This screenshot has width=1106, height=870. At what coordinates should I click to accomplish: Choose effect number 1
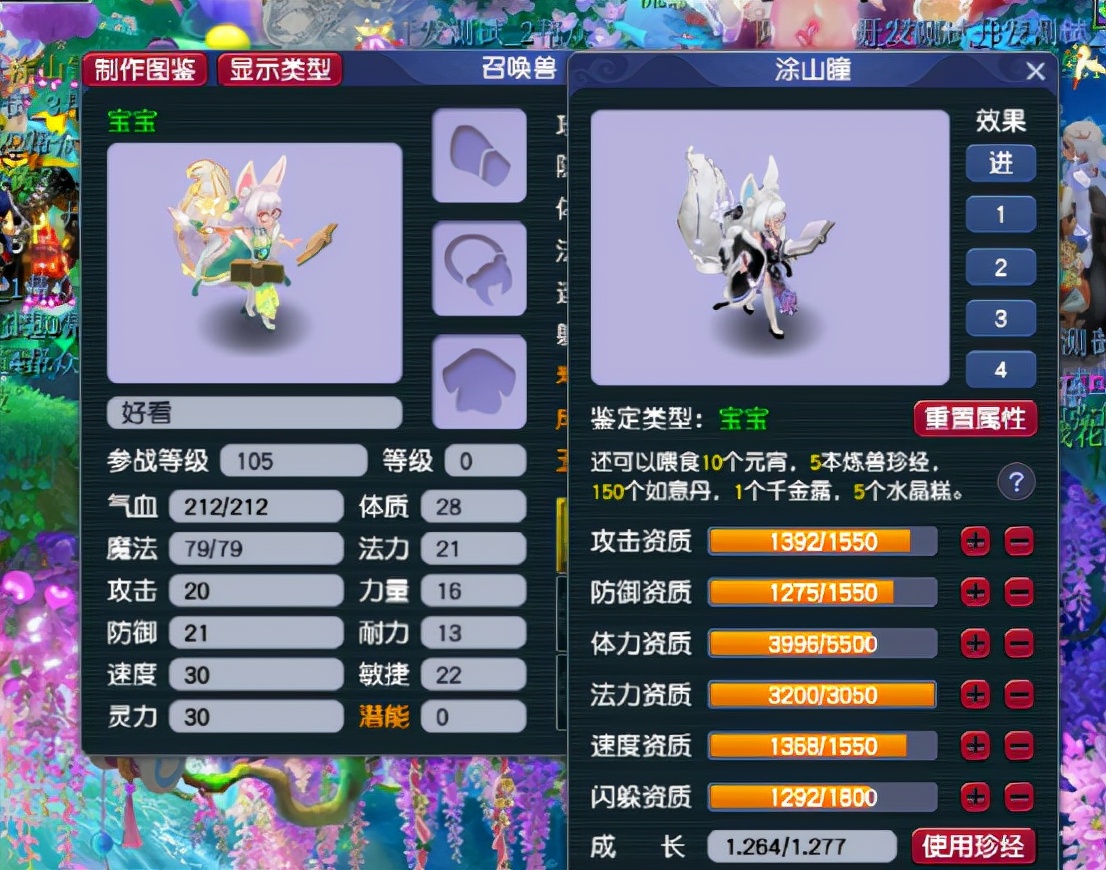(x=1000, y=215)
